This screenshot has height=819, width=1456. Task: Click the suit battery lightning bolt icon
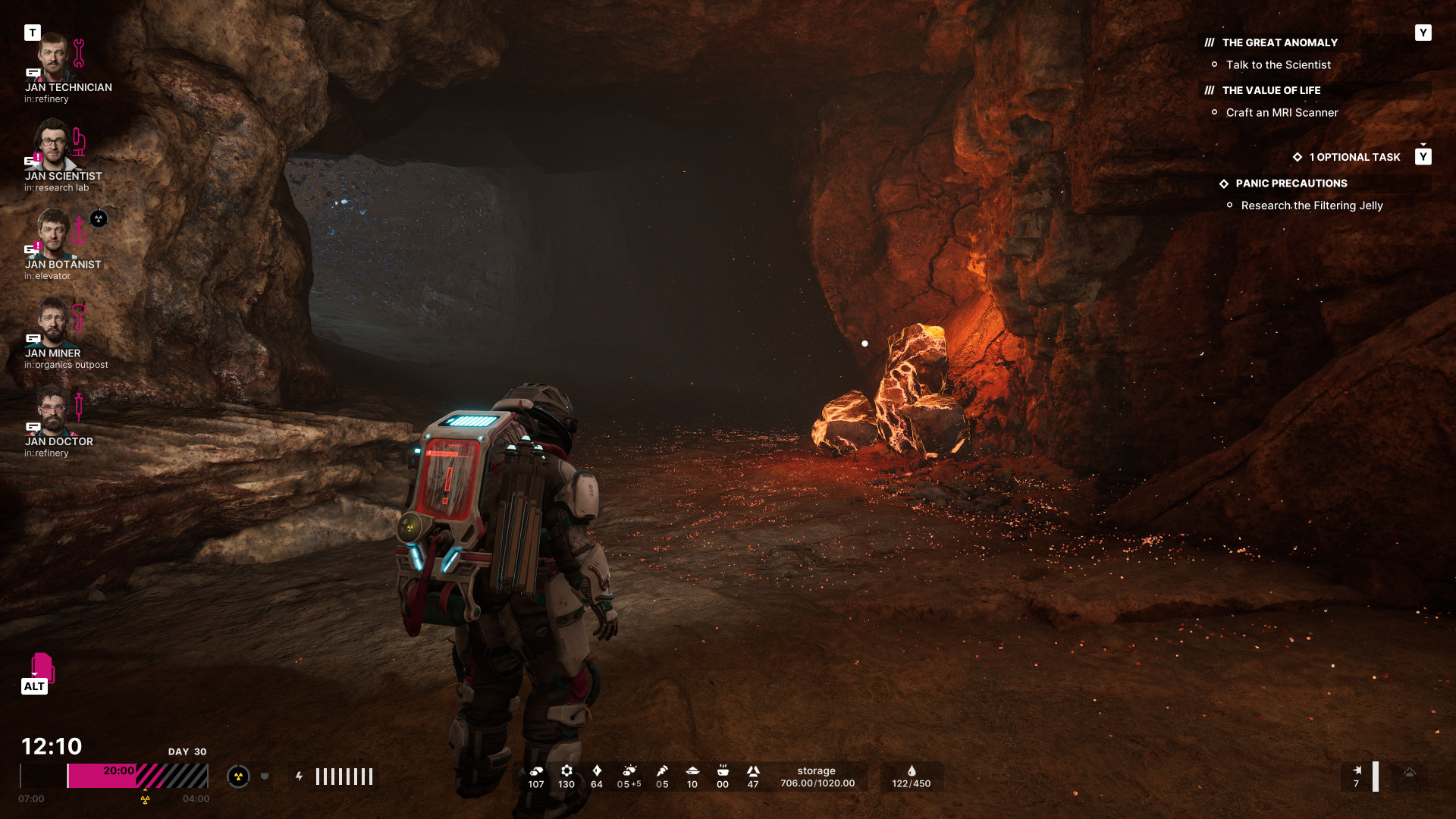pos(300,777)
